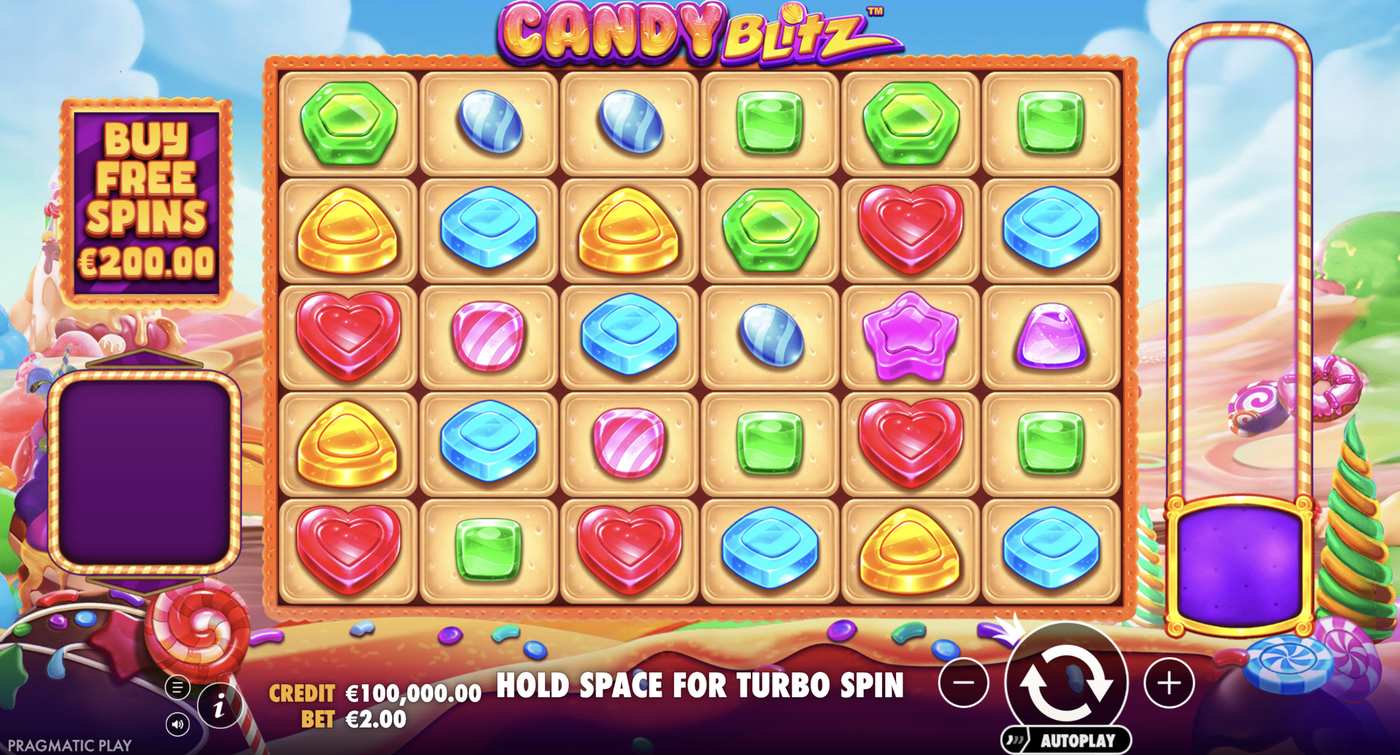Click the green hexagon candy in the top-left cell
The height and width of the screenshot is (755, 1400).
[x=348, y=120]
